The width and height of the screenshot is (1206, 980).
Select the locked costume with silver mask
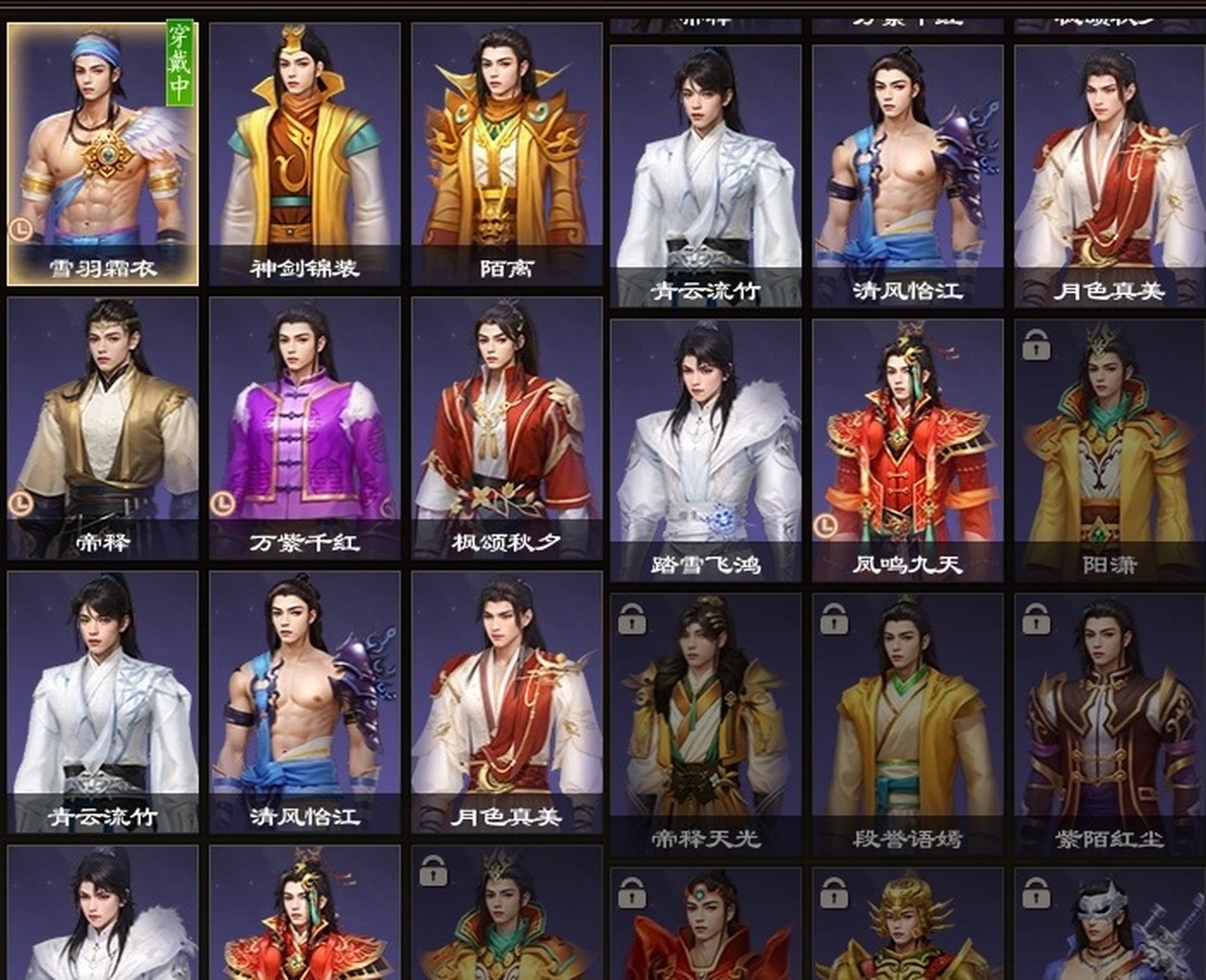1110,927
